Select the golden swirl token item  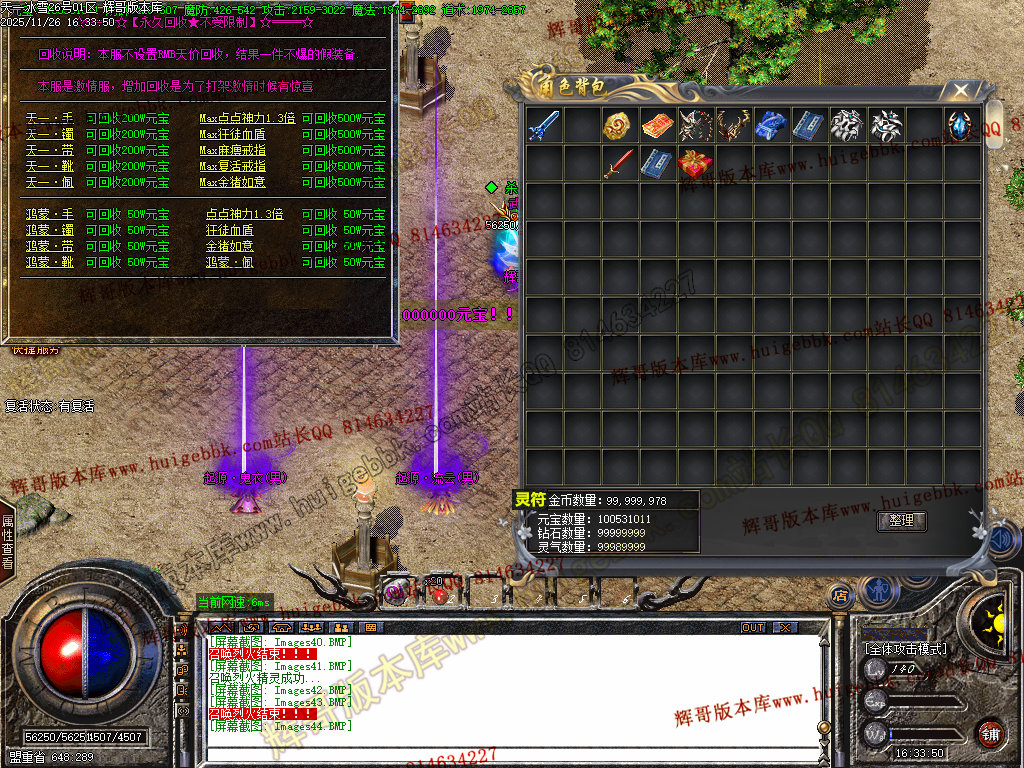tap(619, 125)
